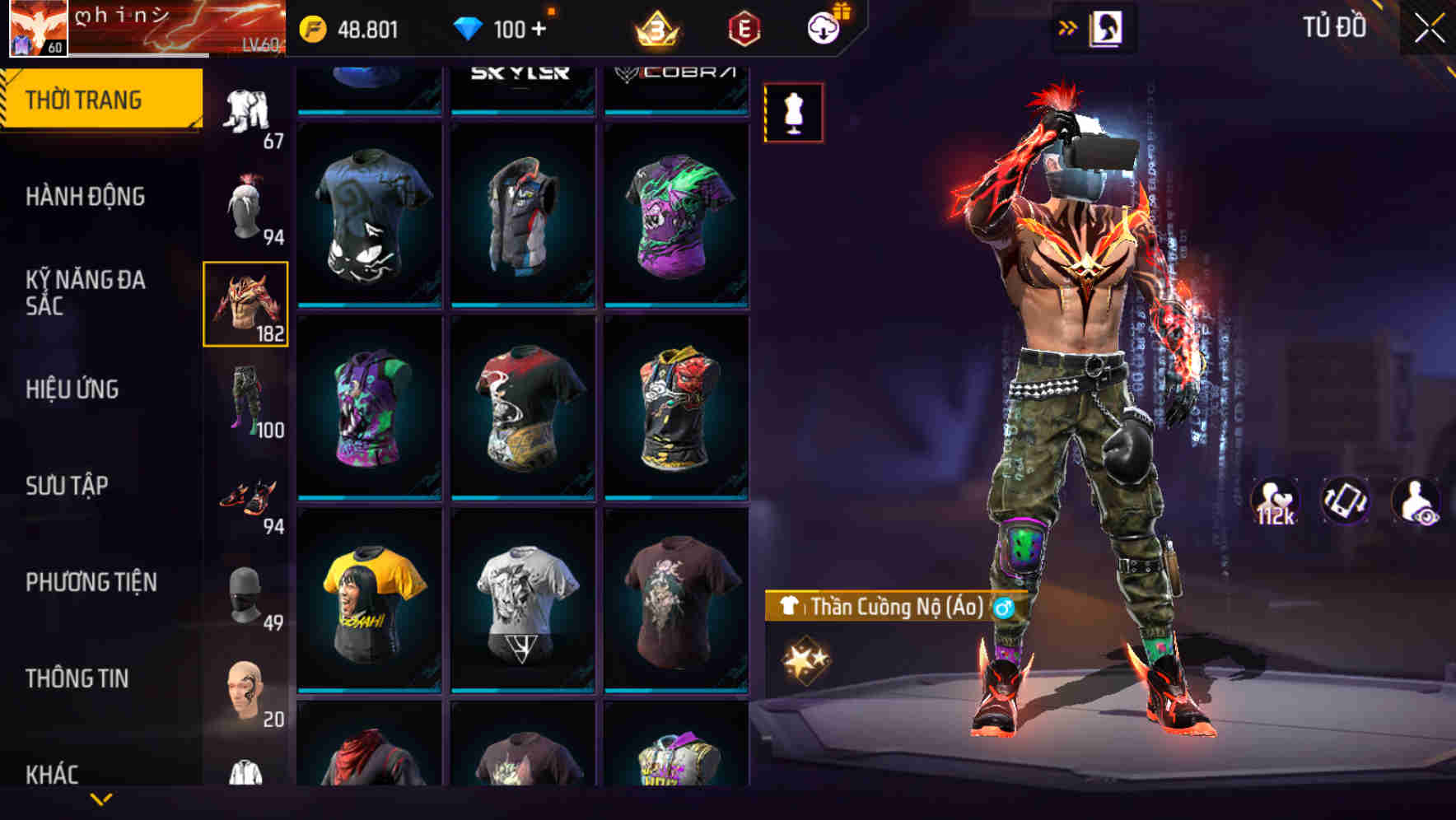Viewport: 1456px width, 820px height.
Task: Open the Elite E badge
Action: tap(740, 30)
